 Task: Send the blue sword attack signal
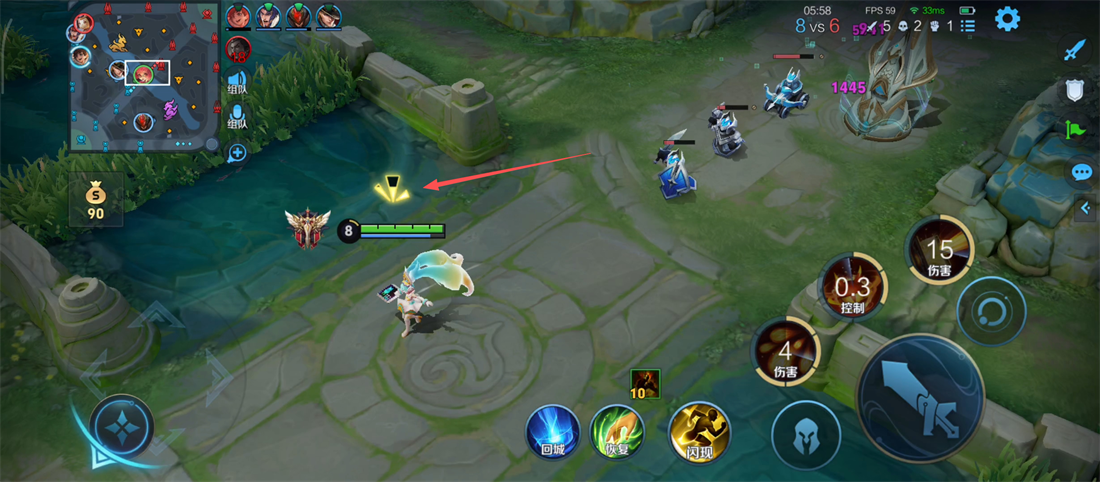coord(1075,50)
